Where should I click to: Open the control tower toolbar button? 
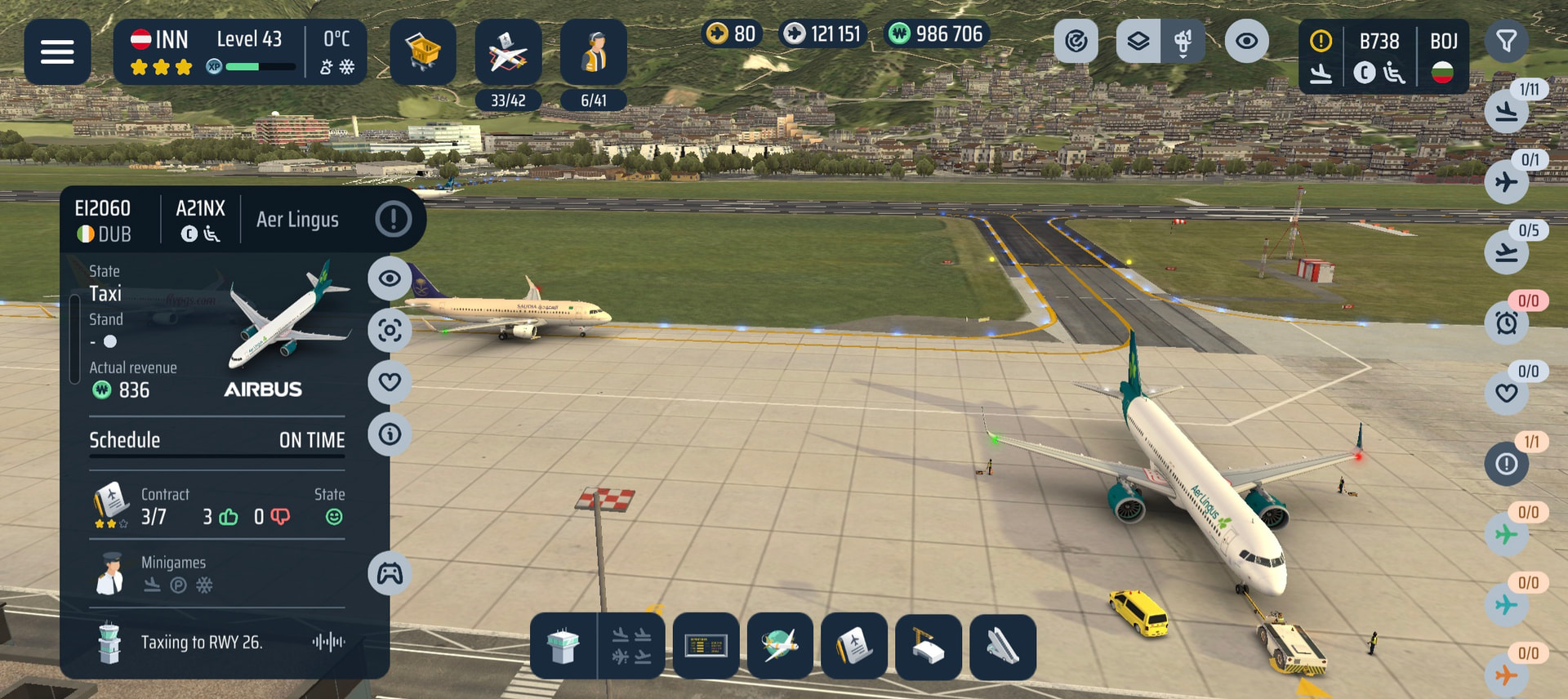563,646
